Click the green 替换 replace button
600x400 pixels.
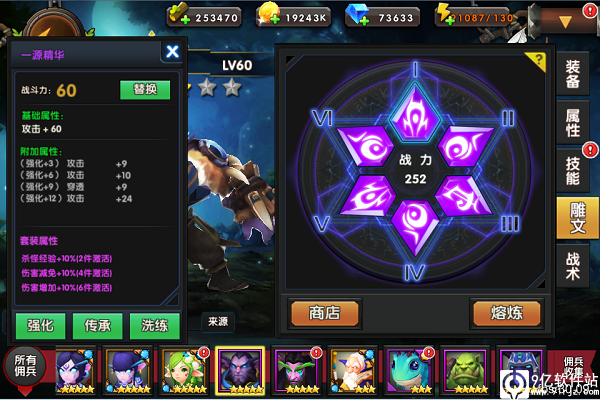pyautogui.click(x=145, y=89)
